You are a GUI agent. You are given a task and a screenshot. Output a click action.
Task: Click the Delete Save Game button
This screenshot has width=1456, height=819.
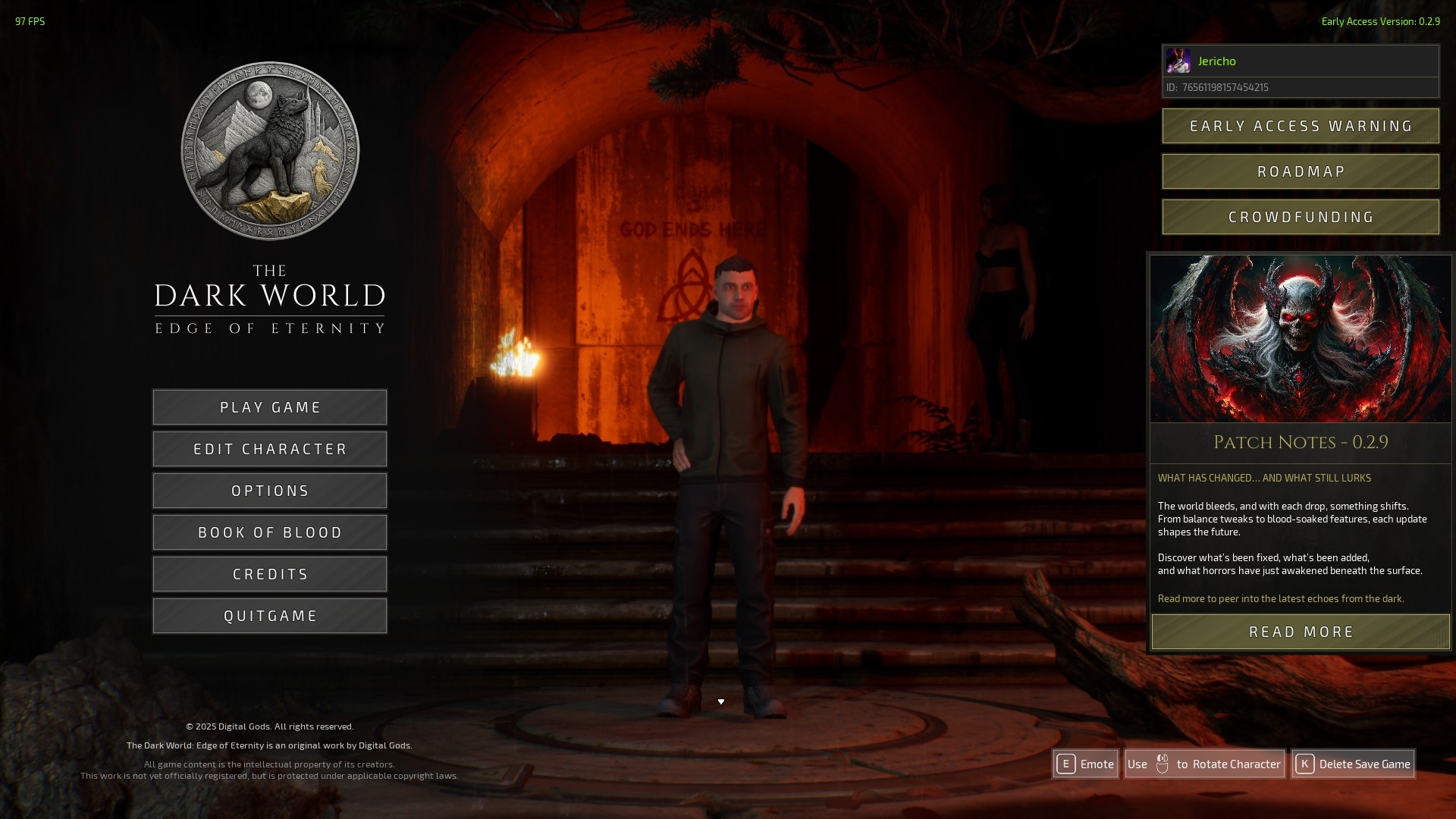tap(1353, 764)
